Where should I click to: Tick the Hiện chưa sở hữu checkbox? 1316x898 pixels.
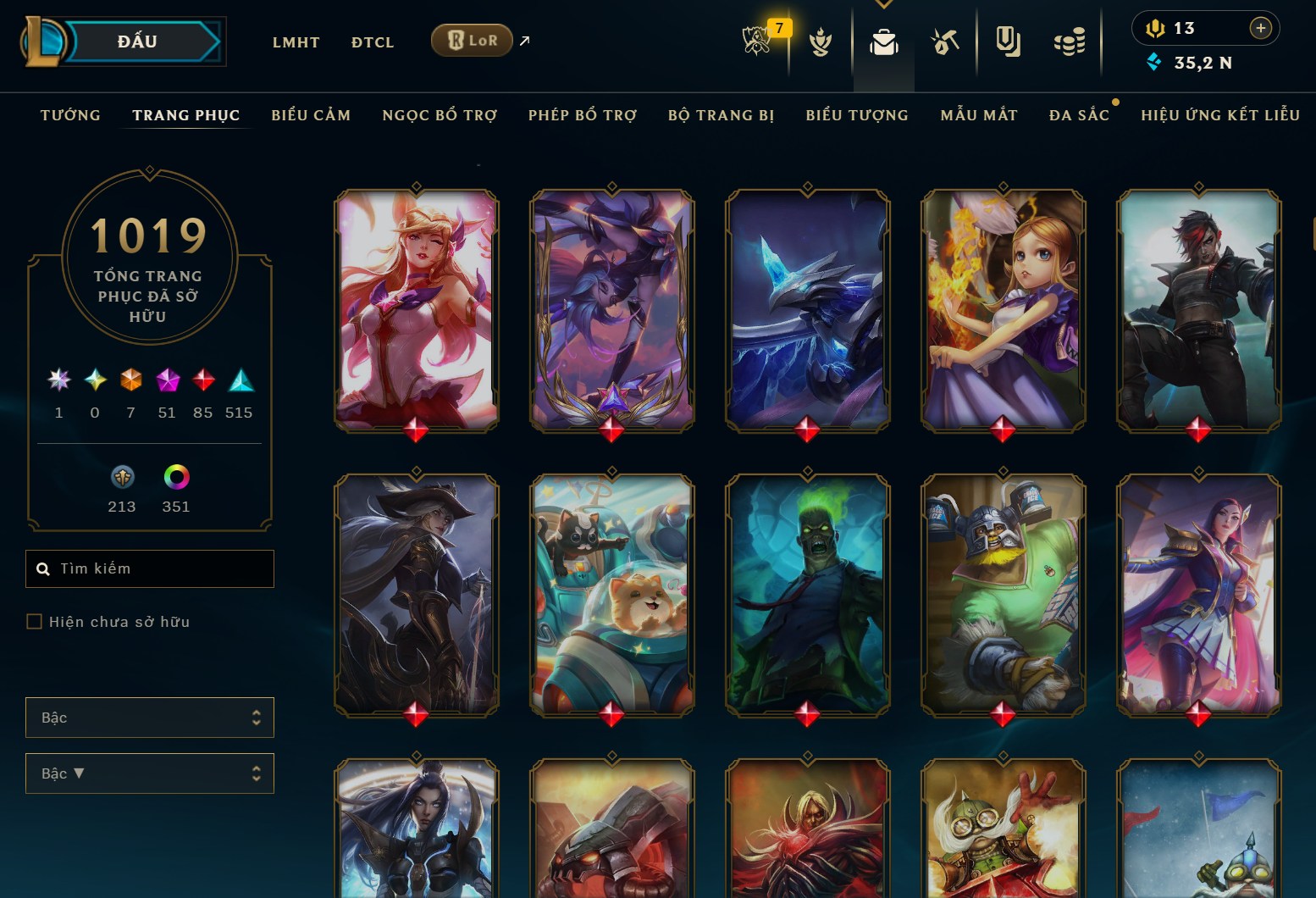(35, 622)
